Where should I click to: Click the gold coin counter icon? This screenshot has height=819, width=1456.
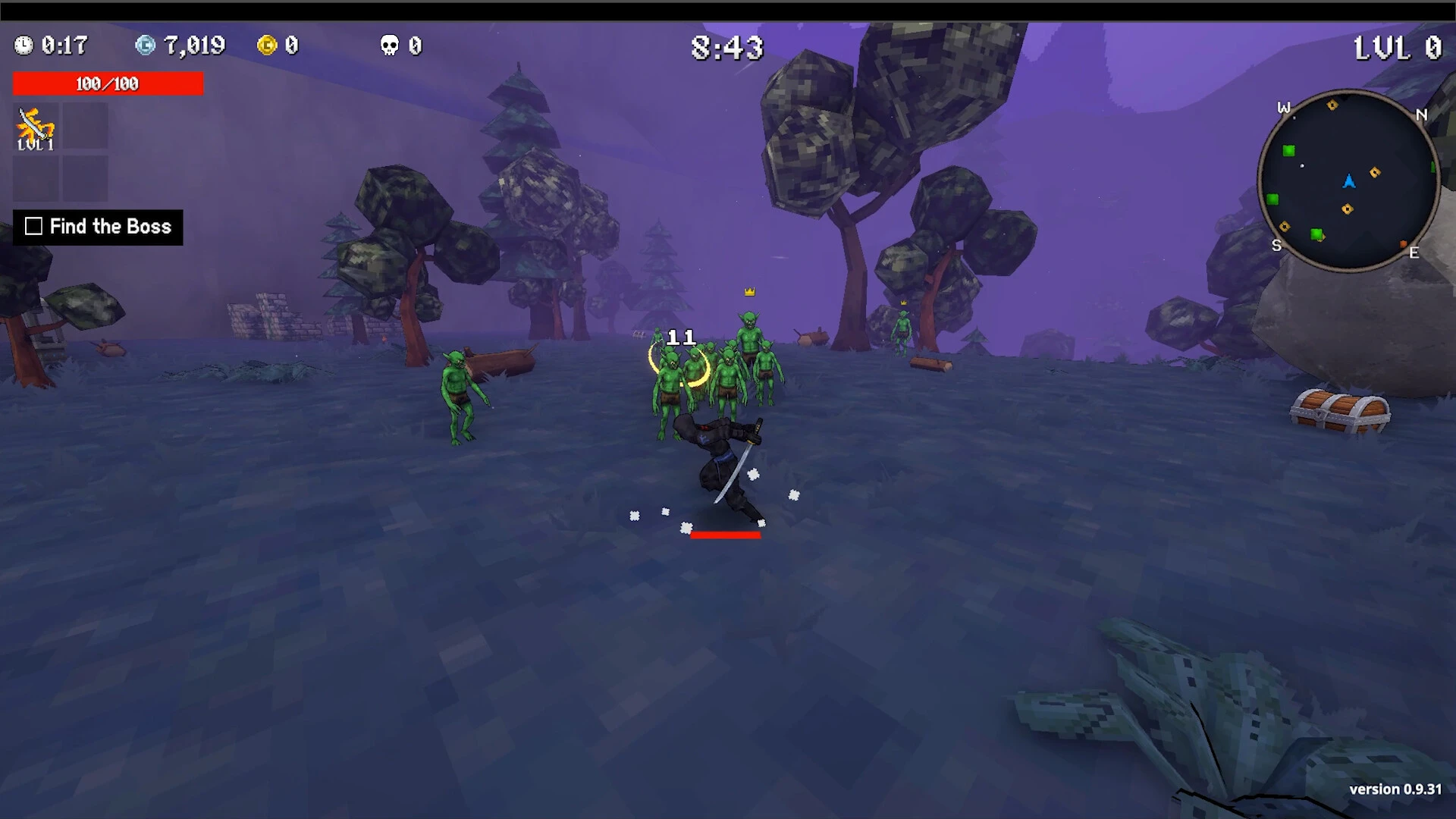point(267,45)
